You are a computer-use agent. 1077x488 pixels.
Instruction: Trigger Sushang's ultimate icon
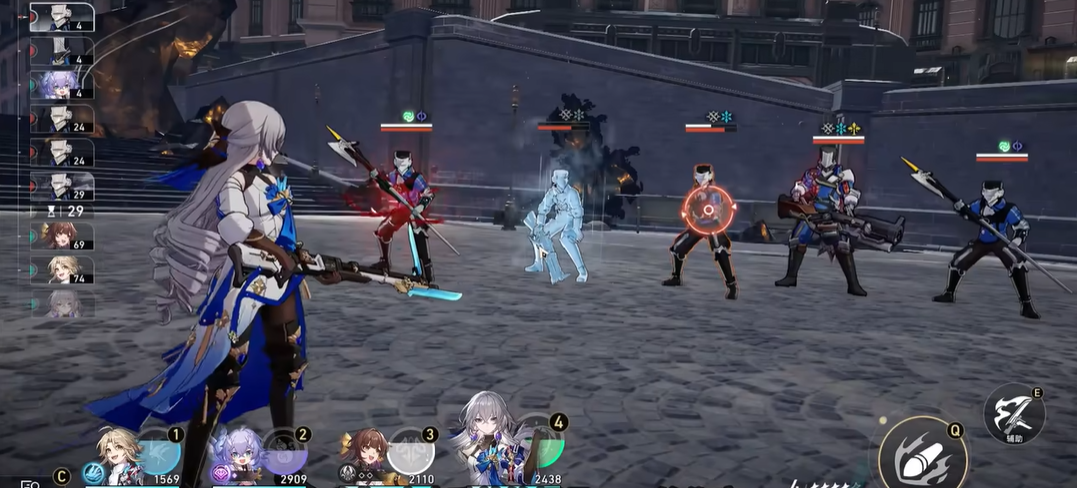point(410,452)
